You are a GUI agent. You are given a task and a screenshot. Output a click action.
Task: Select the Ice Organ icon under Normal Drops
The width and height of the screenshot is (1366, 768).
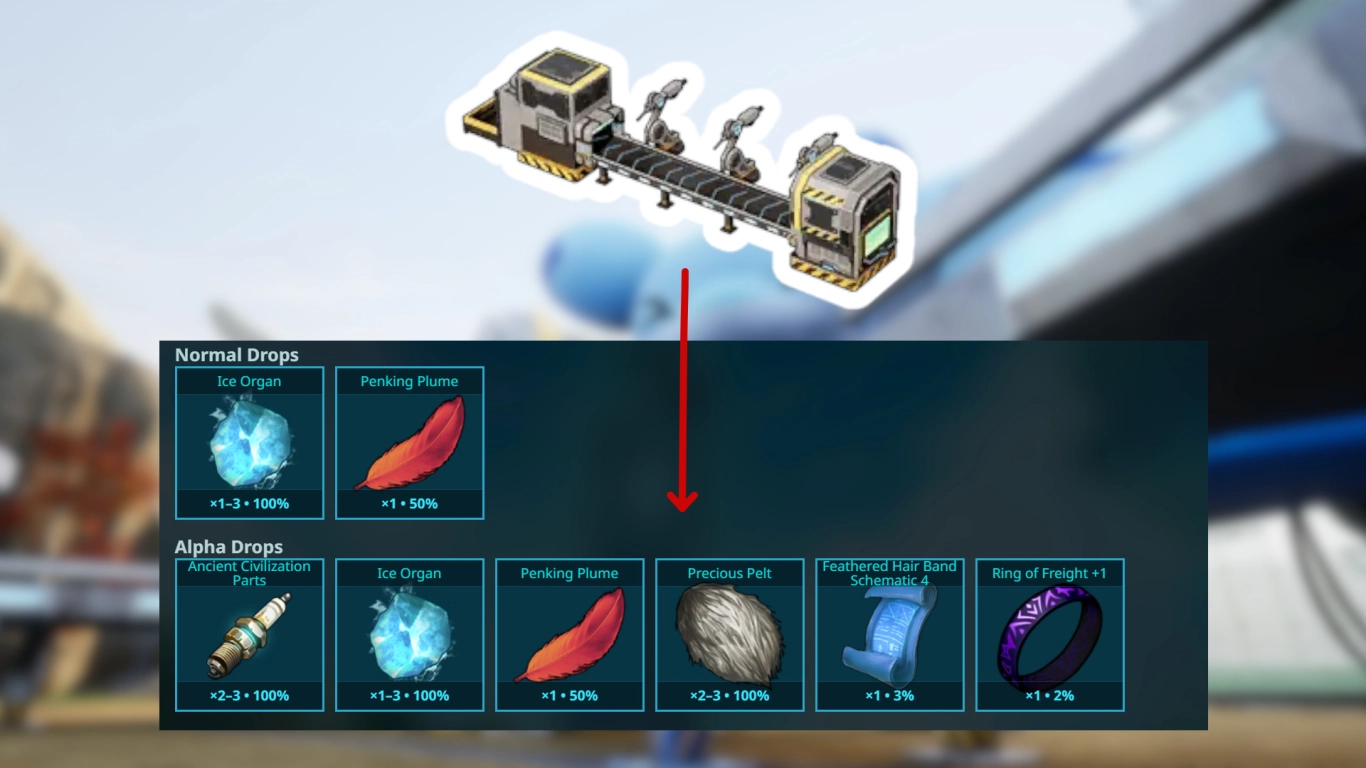pyautogui.click(x=248, y=442)
